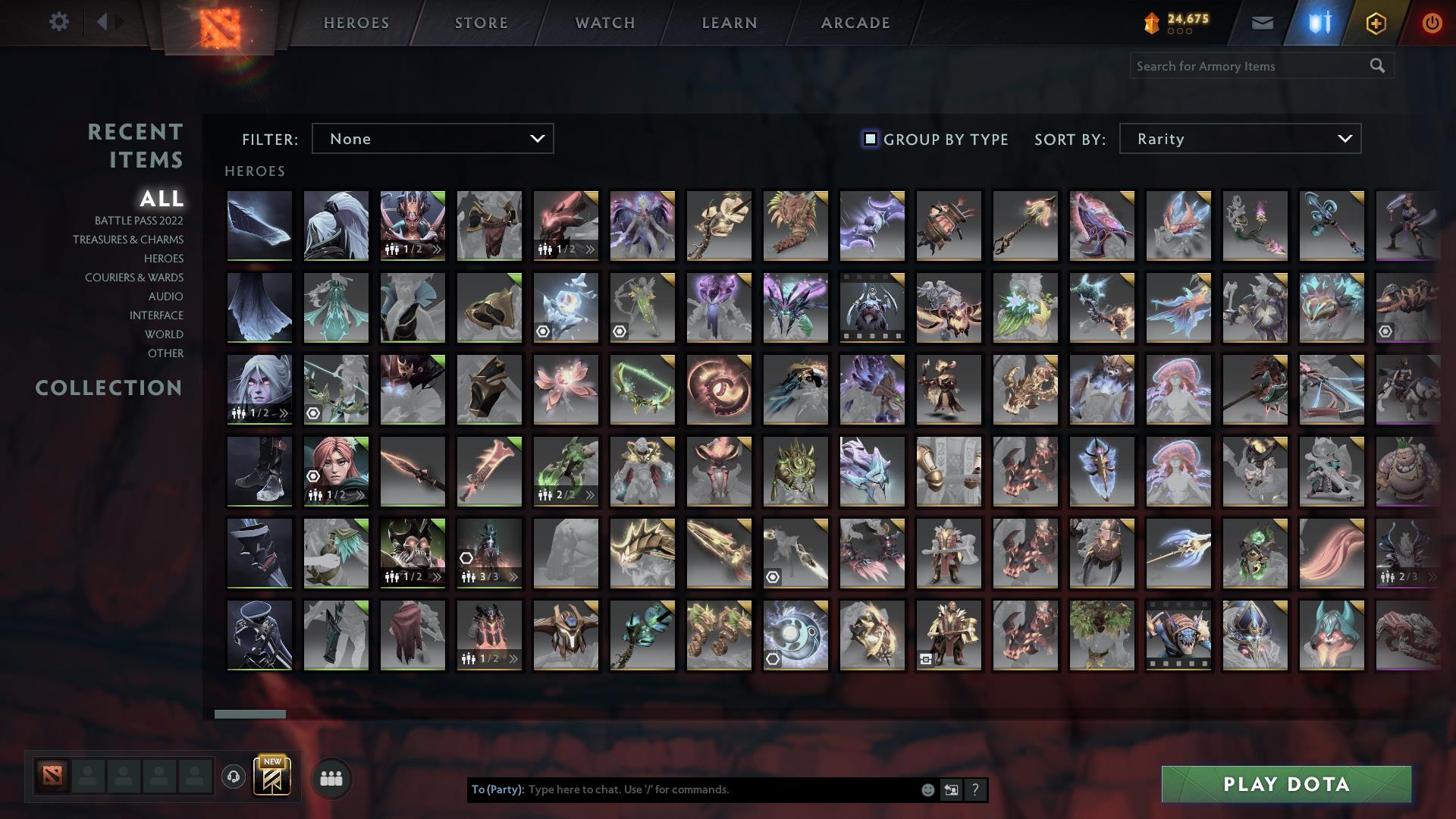
Task: Select BATTLE PASS 2022 in the sidebar
Action: coord(137,221)
